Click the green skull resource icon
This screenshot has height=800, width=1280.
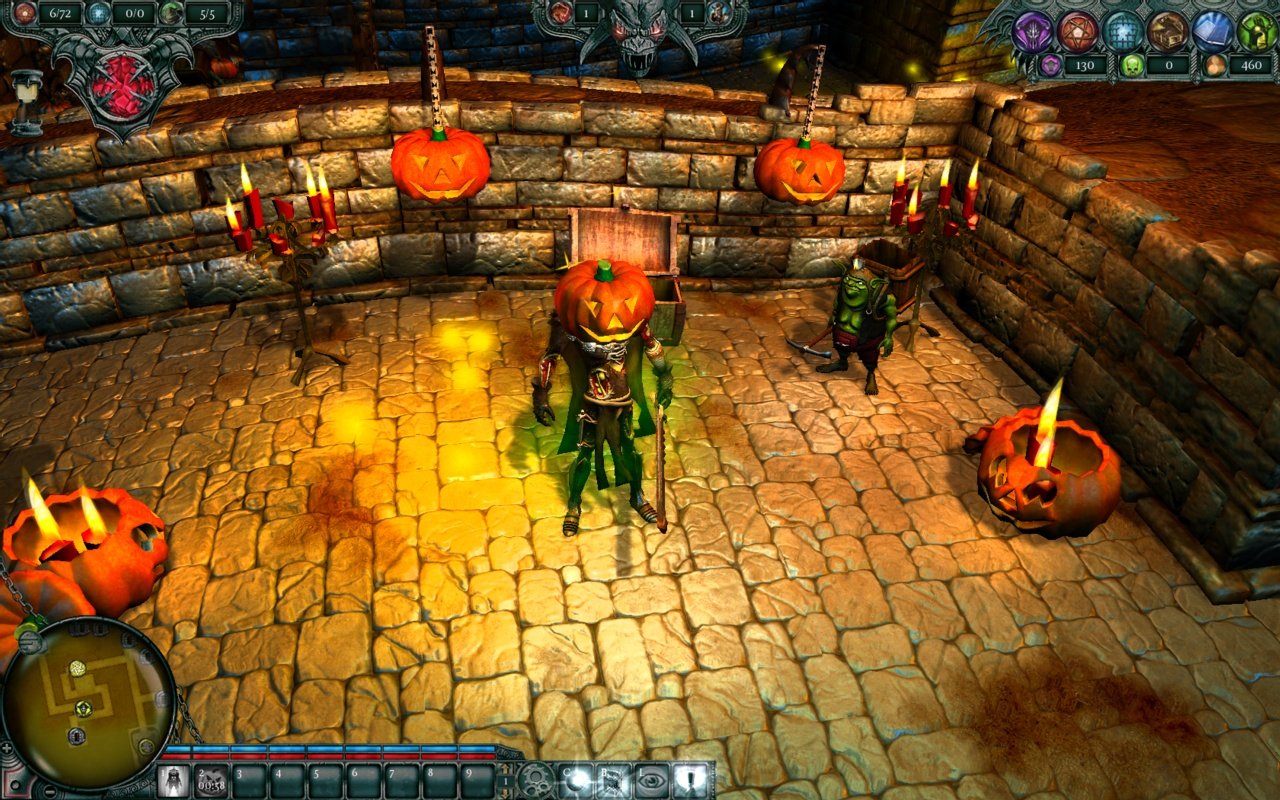pyautogui.click(x=1132, y=67)
